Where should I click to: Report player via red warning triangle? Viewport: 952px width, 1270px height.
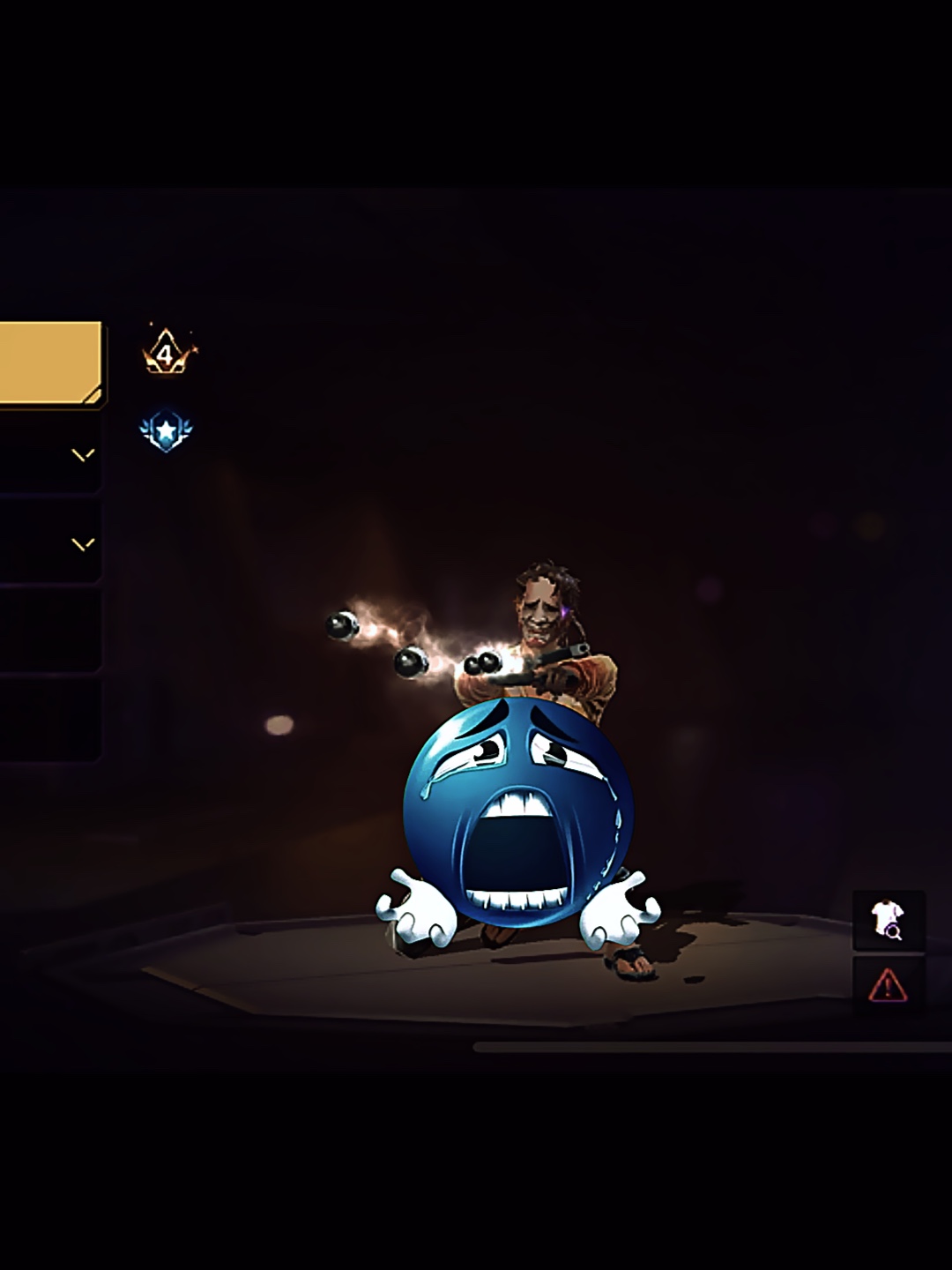point(888,984)
